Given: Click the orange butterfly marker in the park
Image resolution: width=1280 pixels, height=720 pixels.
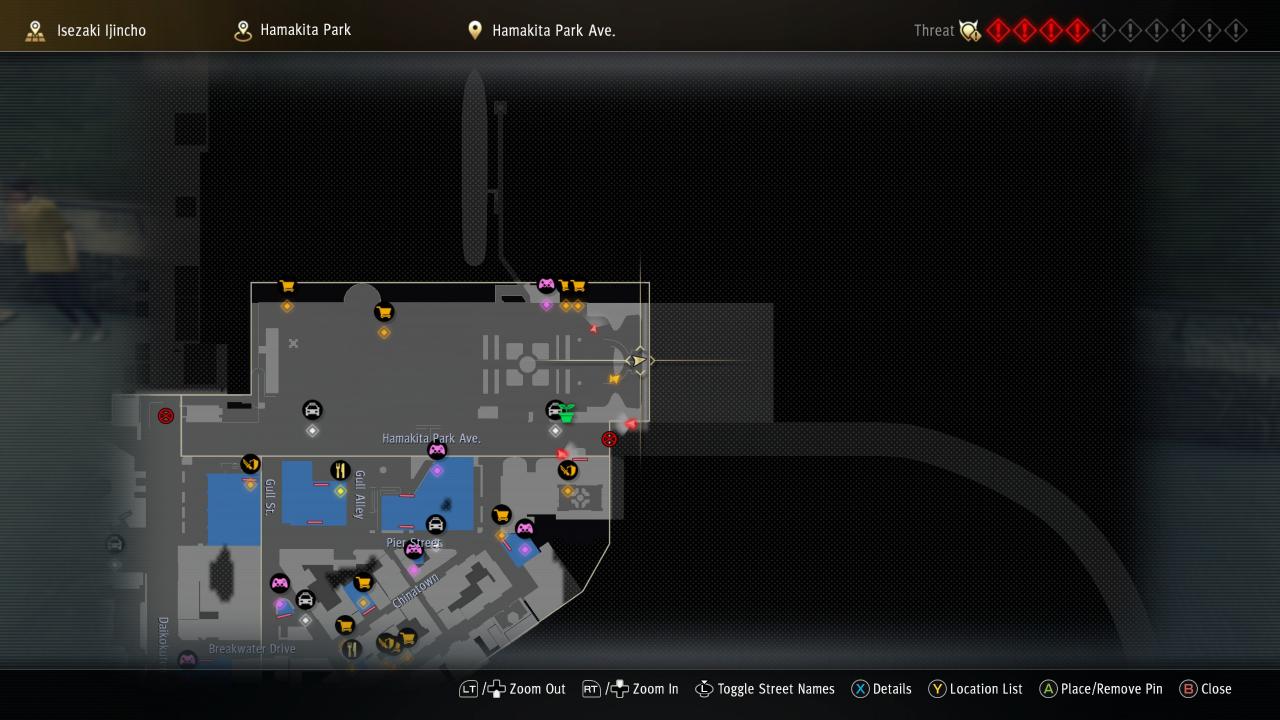Looking at the screenshot, I should (x=614, y=379).
